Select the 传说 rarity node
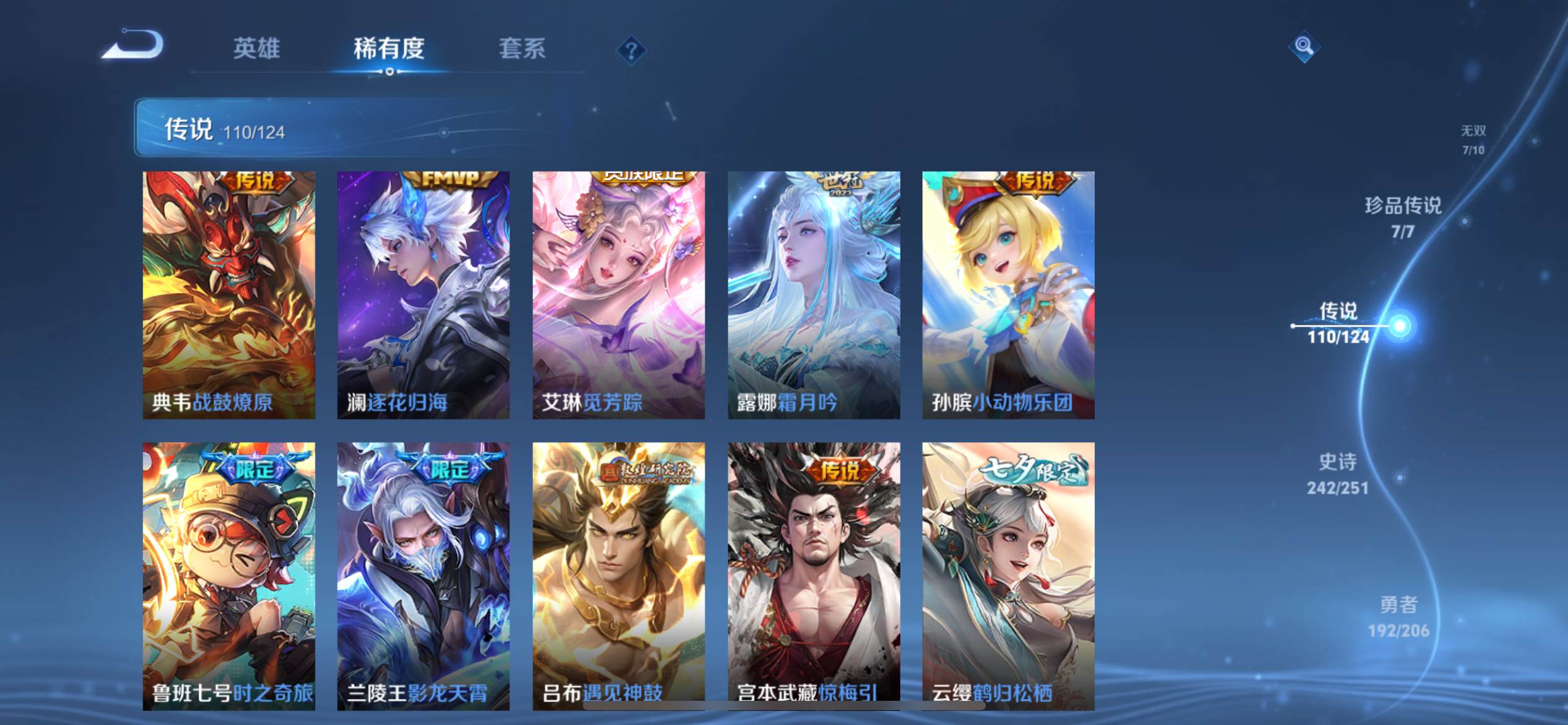Image resolution: width=1568 pixels, height=725 pixels. coord(1339,323)
